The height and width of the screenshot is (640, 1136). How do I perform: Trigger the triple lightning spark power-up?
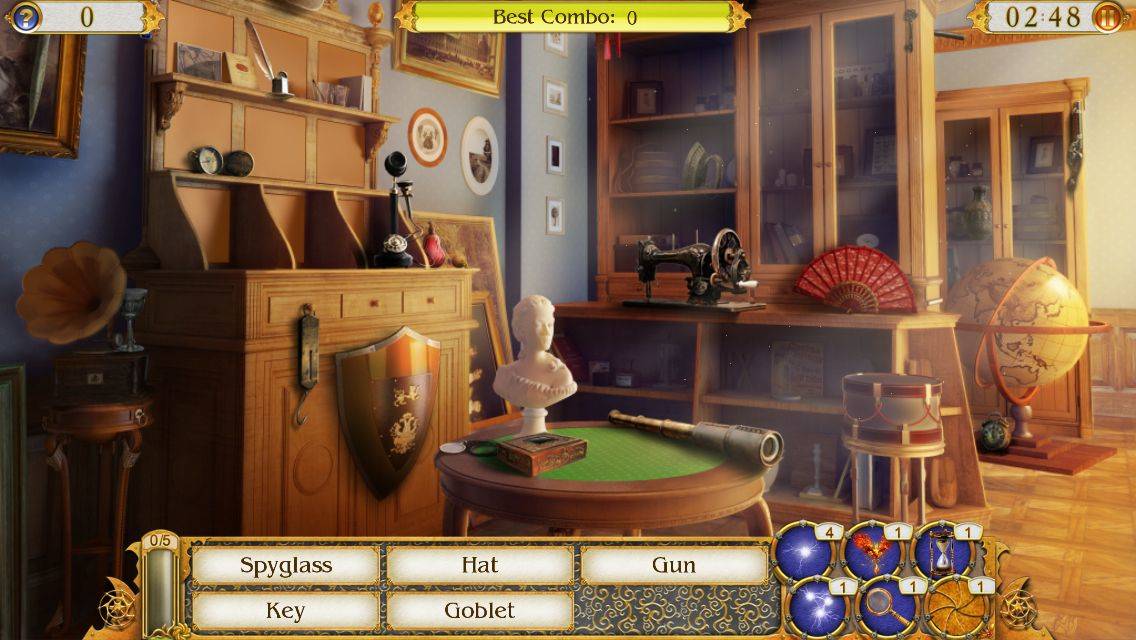(816, 606)
